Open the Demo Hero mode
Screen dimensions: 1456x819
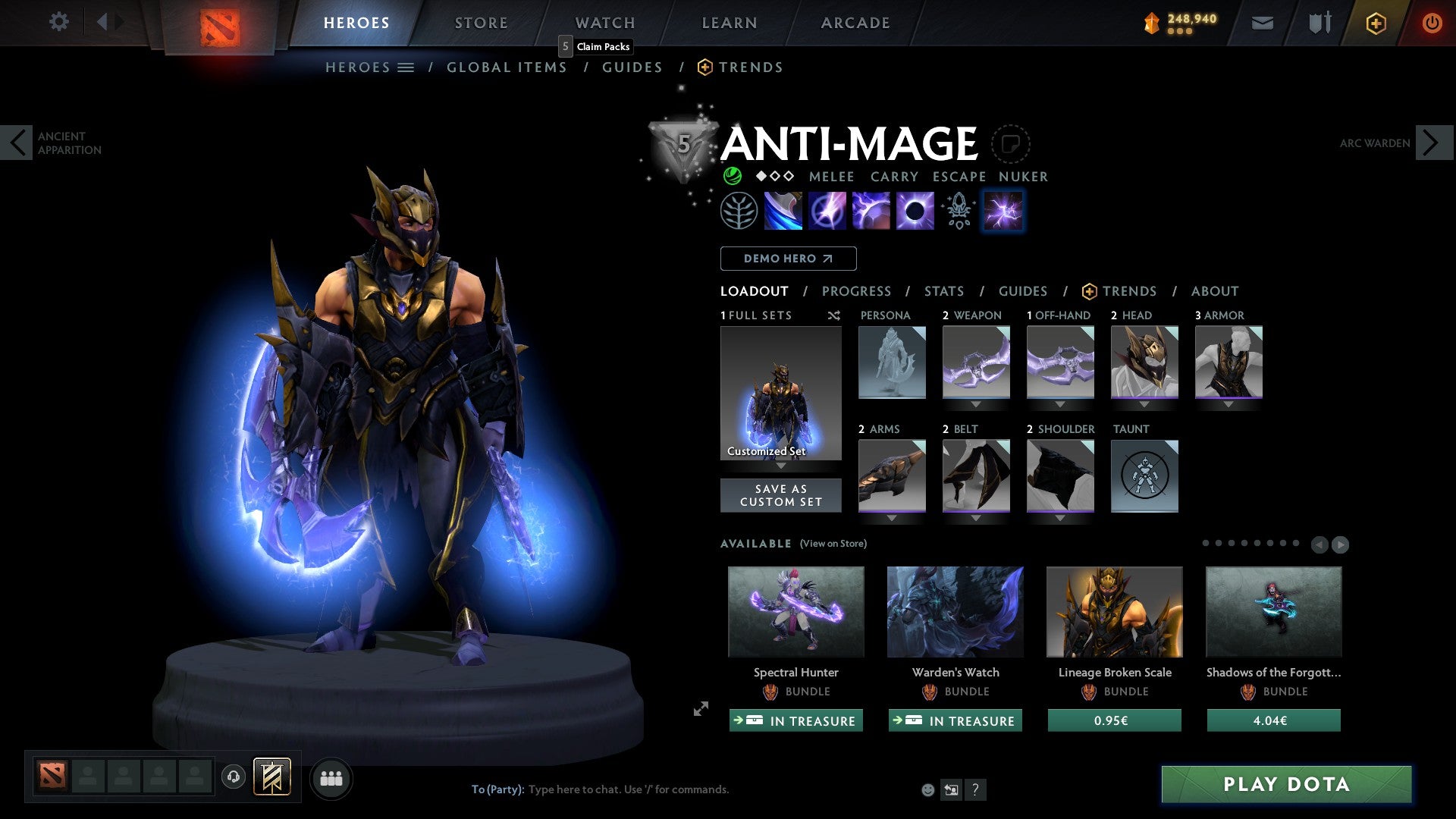[x=787, y=258]
